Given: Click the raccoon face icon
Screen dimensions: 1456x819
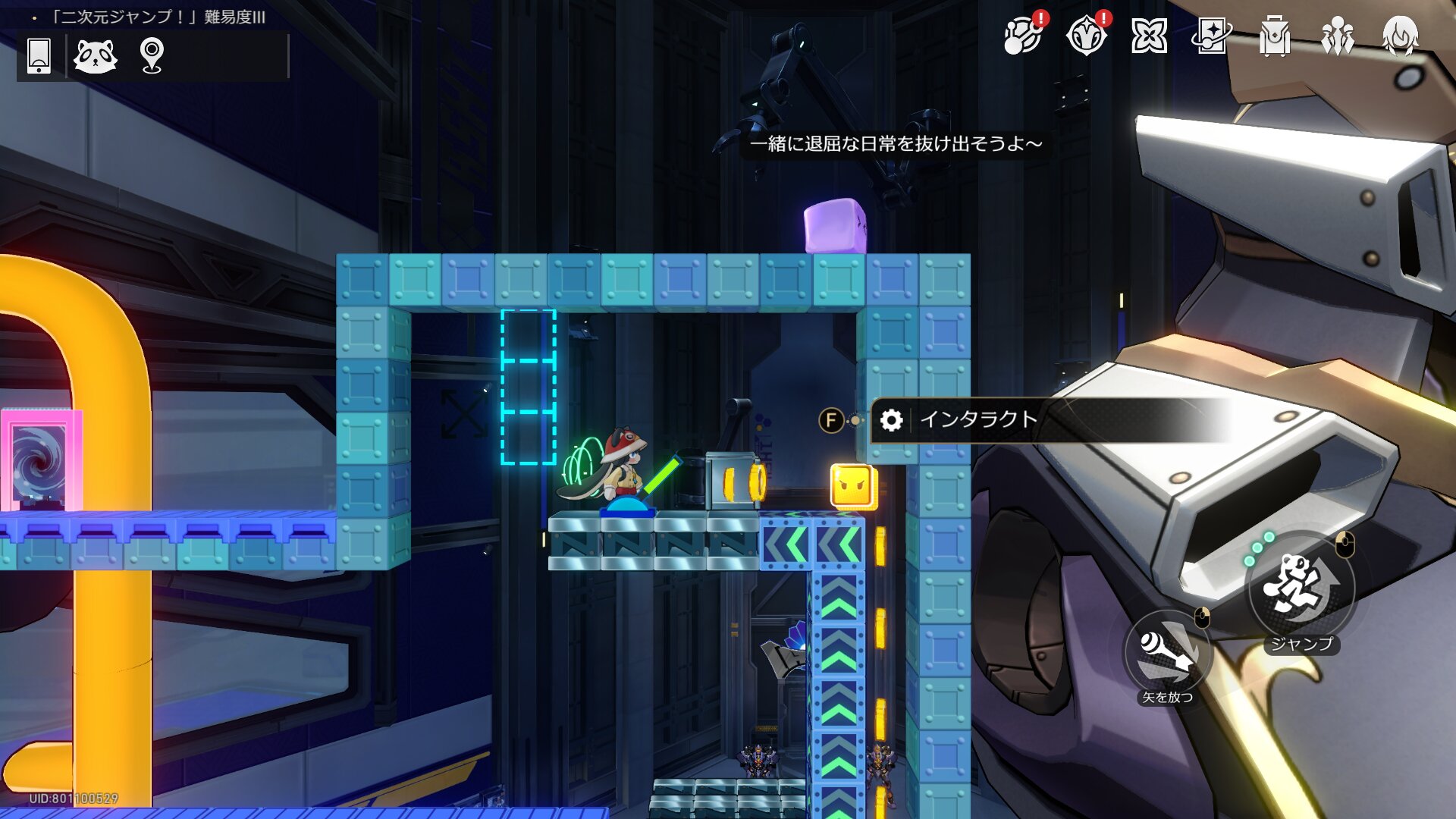Looking at the screenshot, I should pos(96,56).
